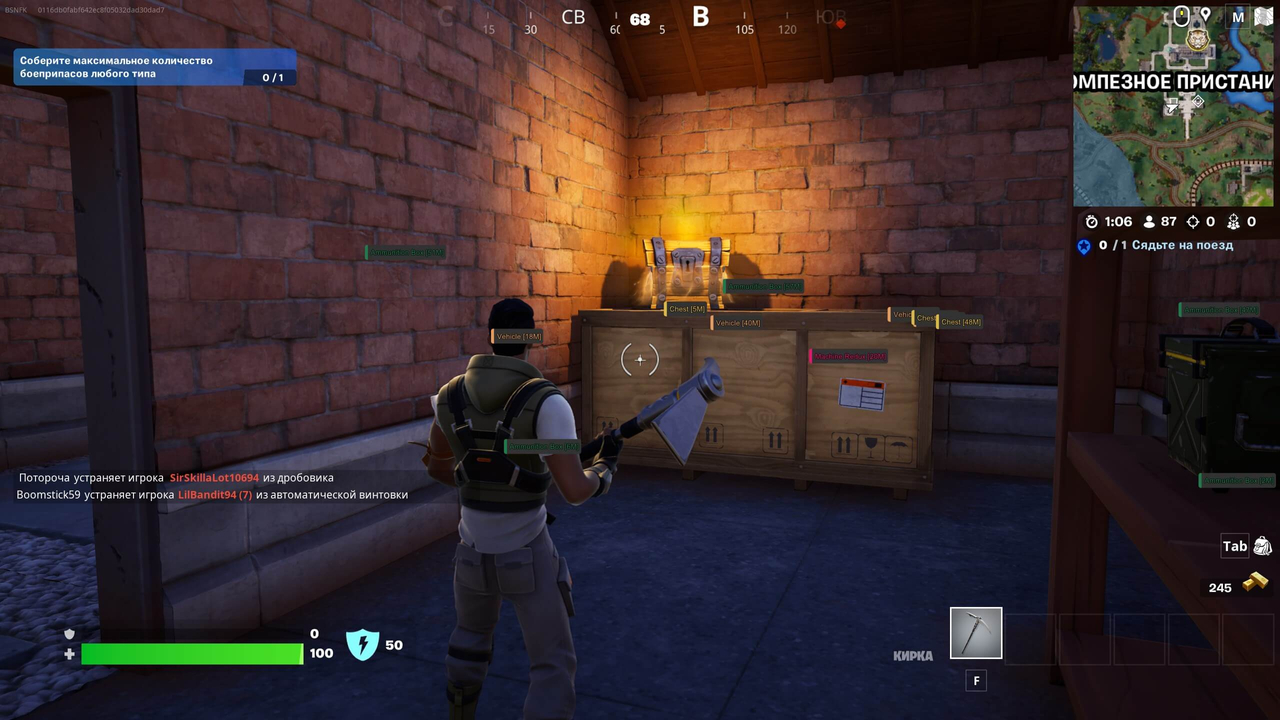Click the green health bar
Image resolution: width=1280 pixels, height=720 pixels.
[x=190, y=654]
